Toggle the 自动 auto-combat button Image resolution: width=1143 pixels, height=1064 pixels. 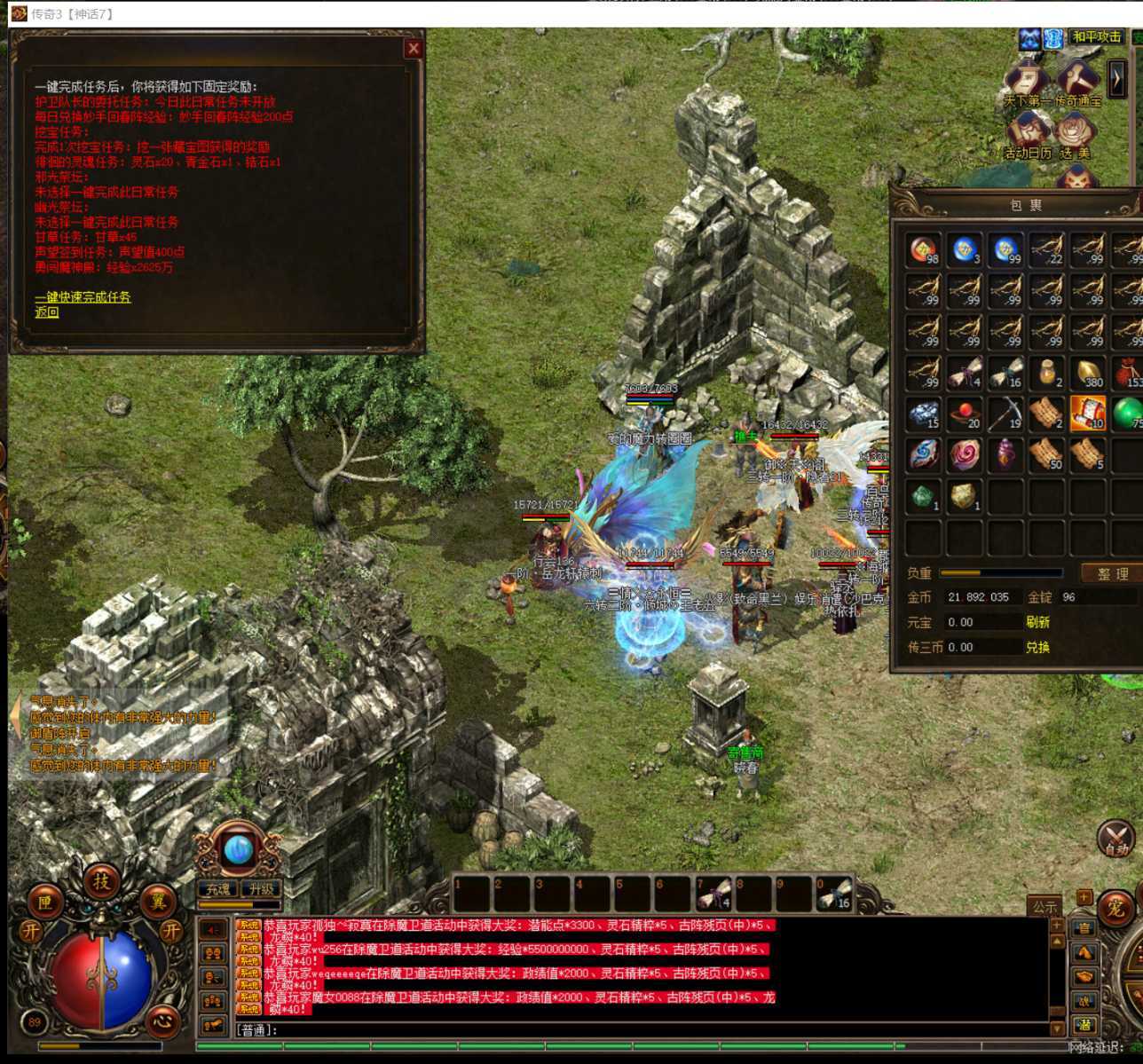pos(1115,839)
